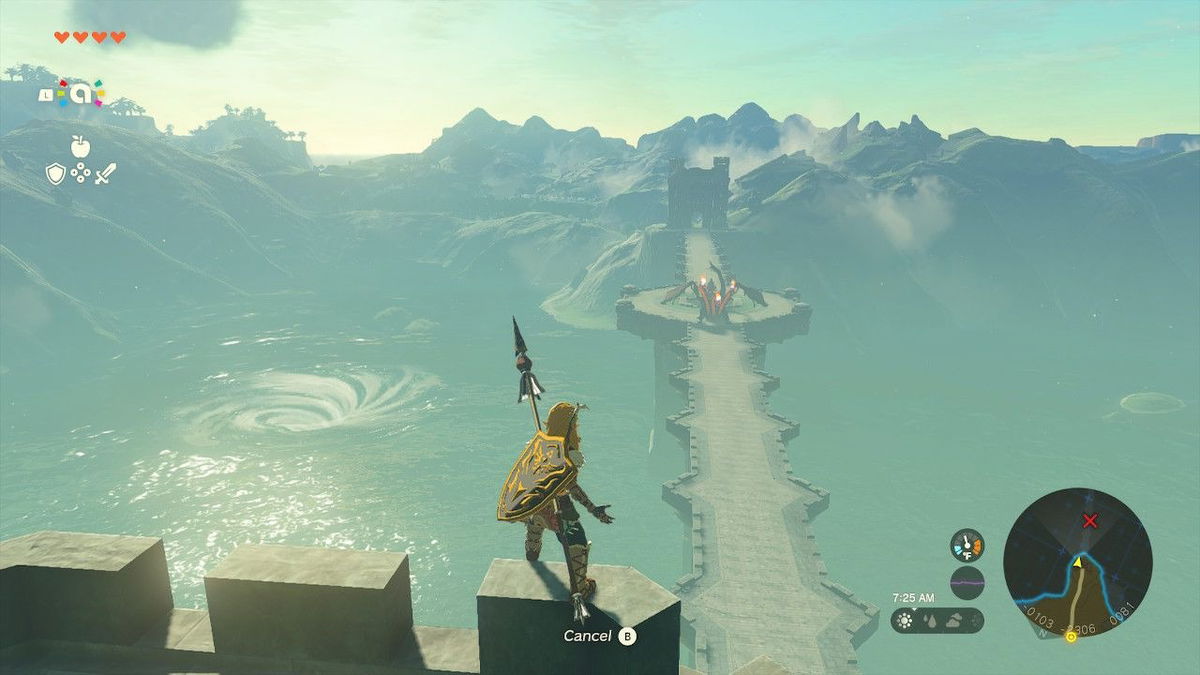Screen dimensions: 1200x675
Task: Choose the sword quick-select icon
Action: click(105, 173)
